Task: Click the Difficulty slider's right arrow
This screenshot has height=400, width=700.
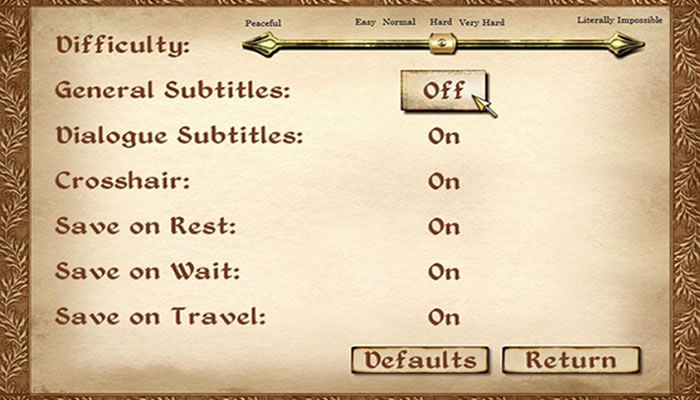Action: tap(627, 43)
